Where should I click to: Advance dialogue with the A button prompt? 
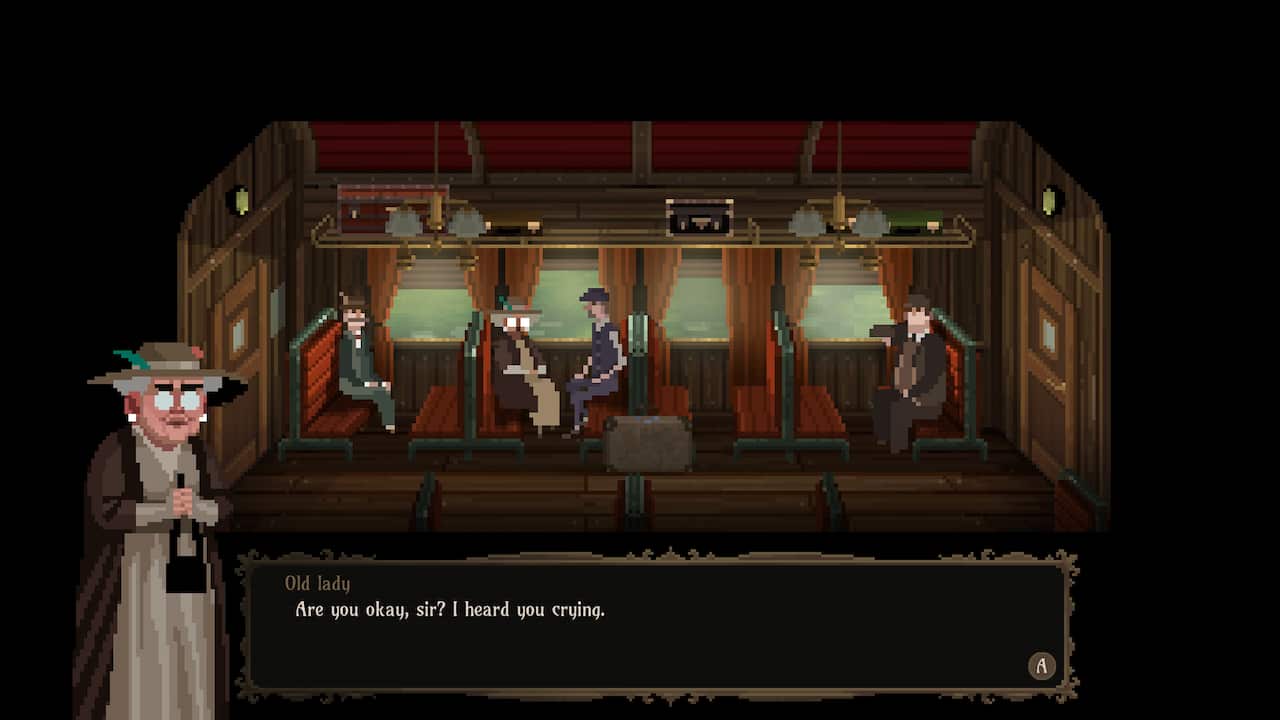1041,666
